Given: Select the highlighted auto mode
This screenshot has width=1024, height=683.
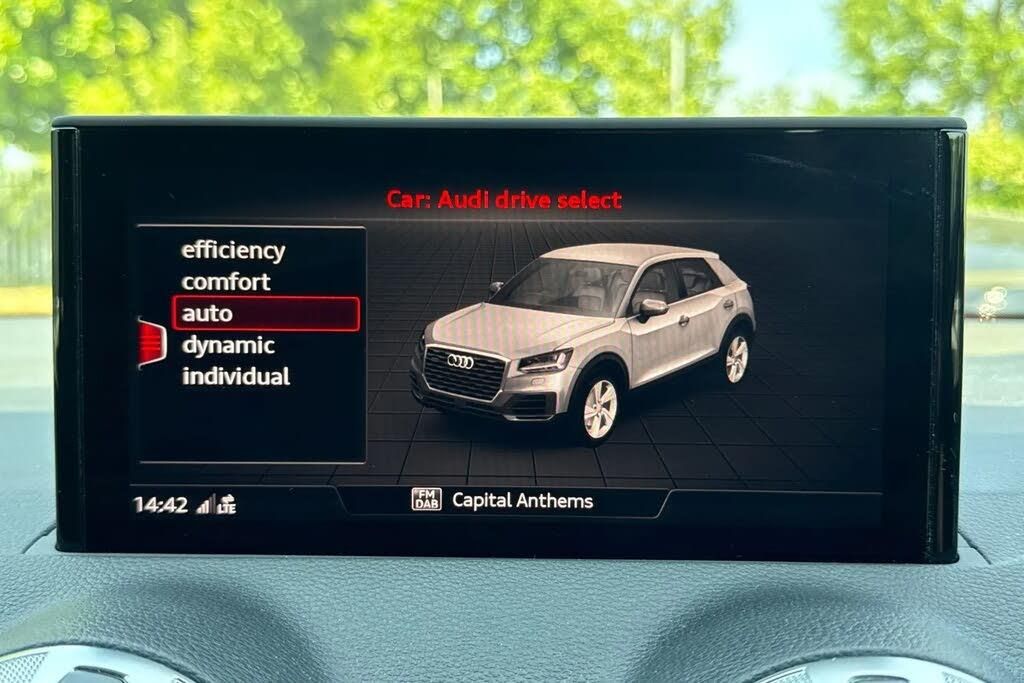Looking at the screenshot, I should click(265, 314).
